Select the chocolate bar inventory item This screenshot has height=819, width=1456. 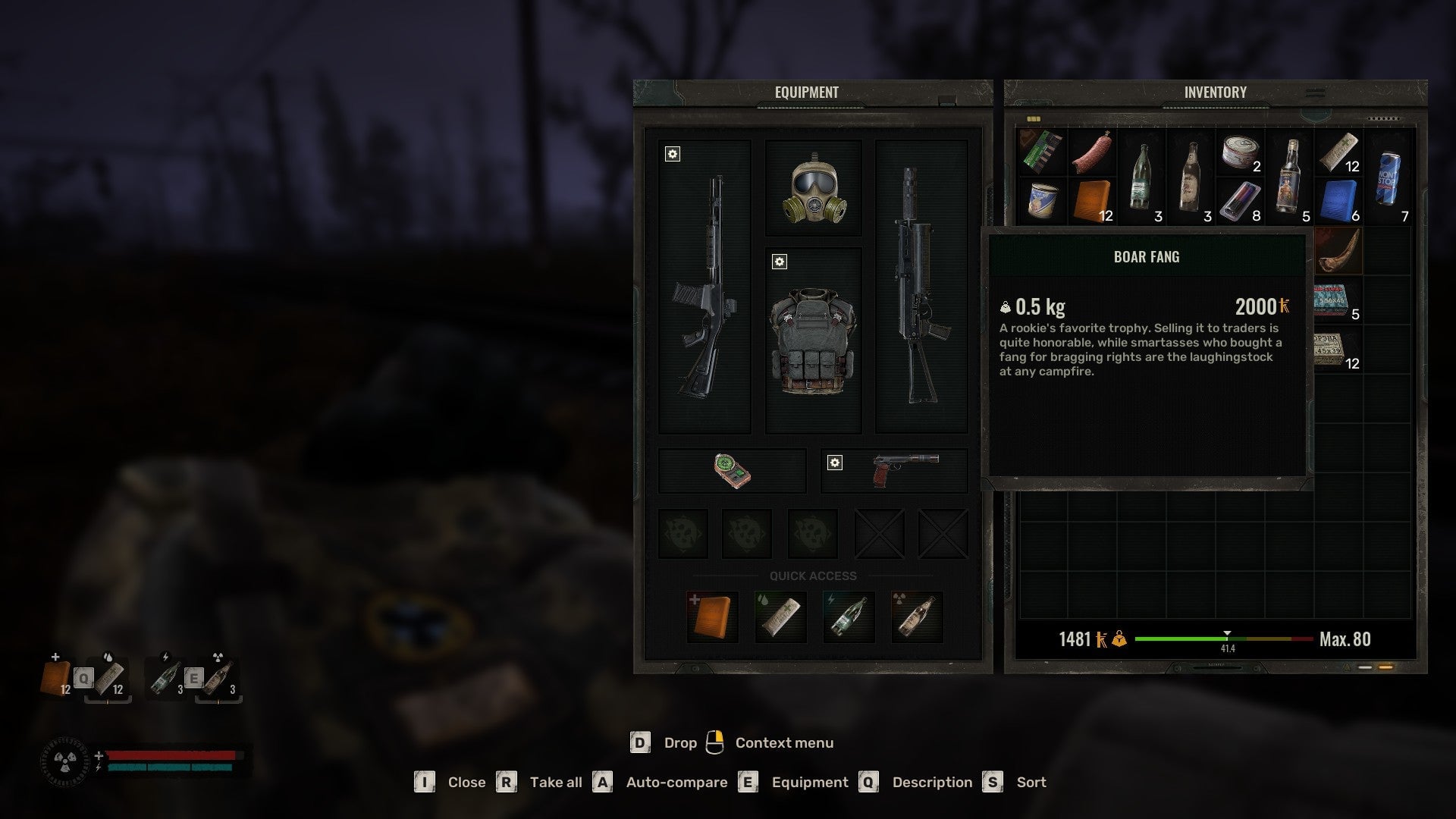point(1042,152)
